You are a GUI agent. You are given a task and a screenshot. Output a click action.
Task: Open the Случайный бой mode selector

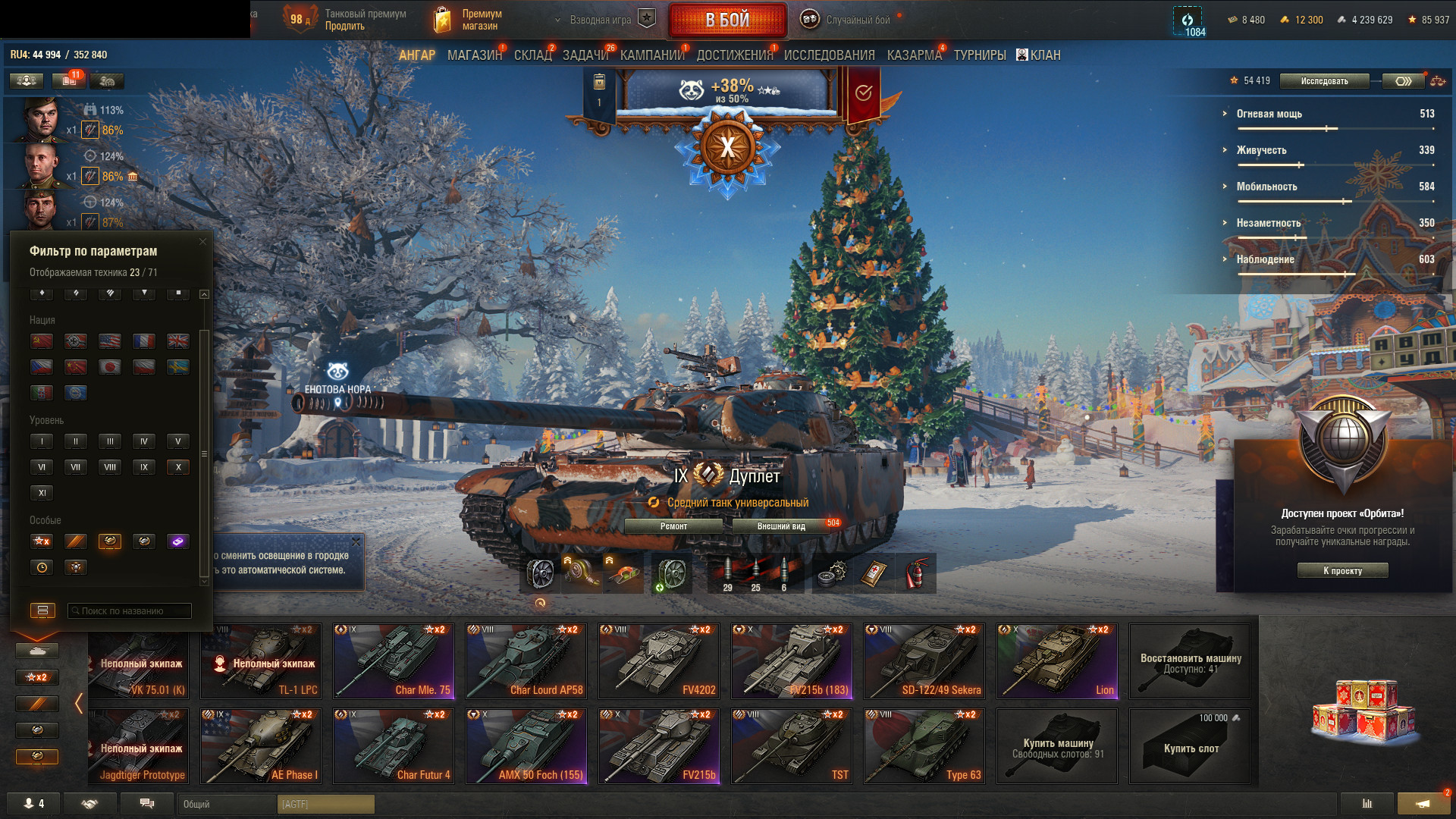(856, 20)
